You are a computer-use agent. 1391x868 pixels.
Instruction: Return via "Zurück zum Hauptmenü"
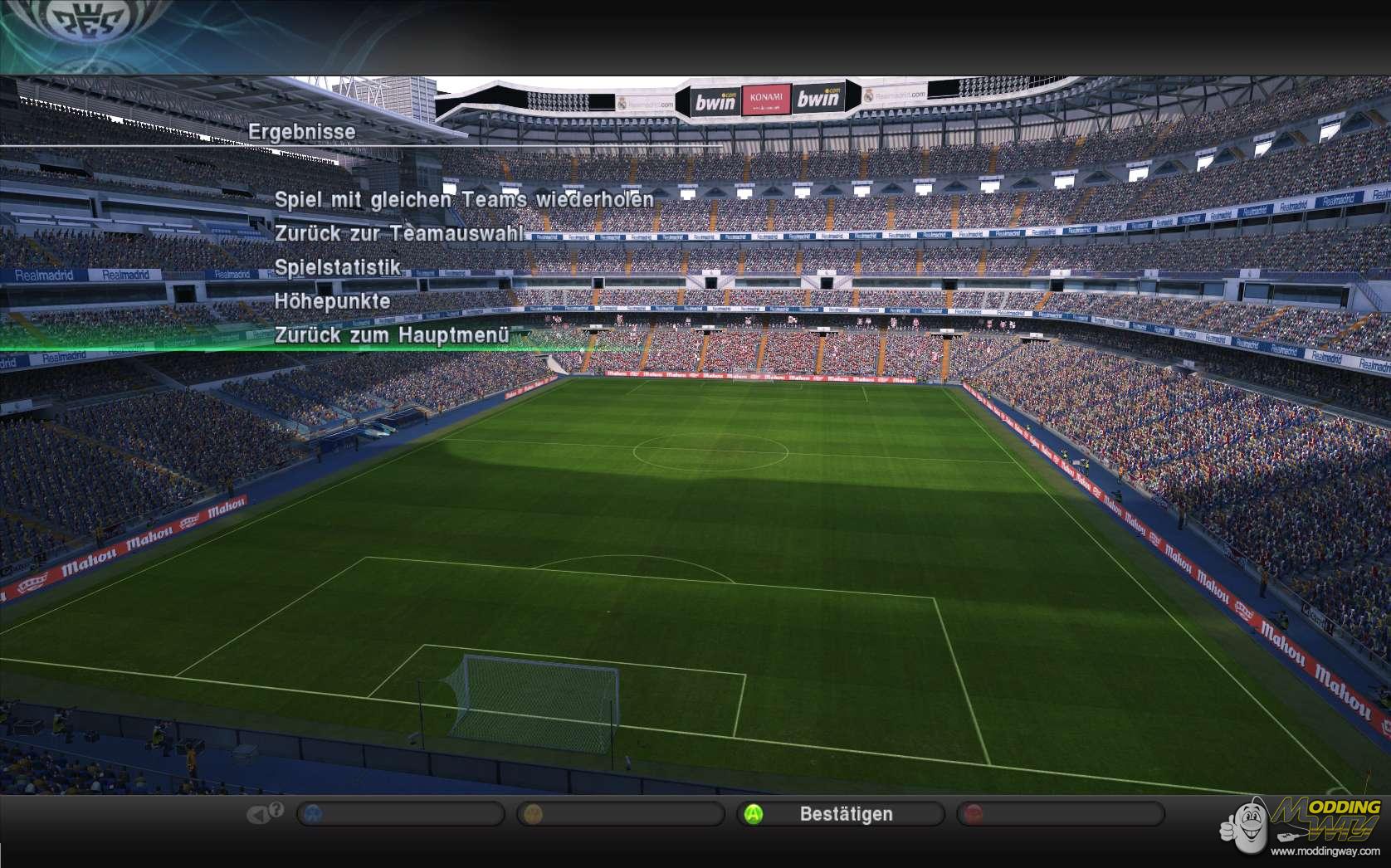coord(391,335)
